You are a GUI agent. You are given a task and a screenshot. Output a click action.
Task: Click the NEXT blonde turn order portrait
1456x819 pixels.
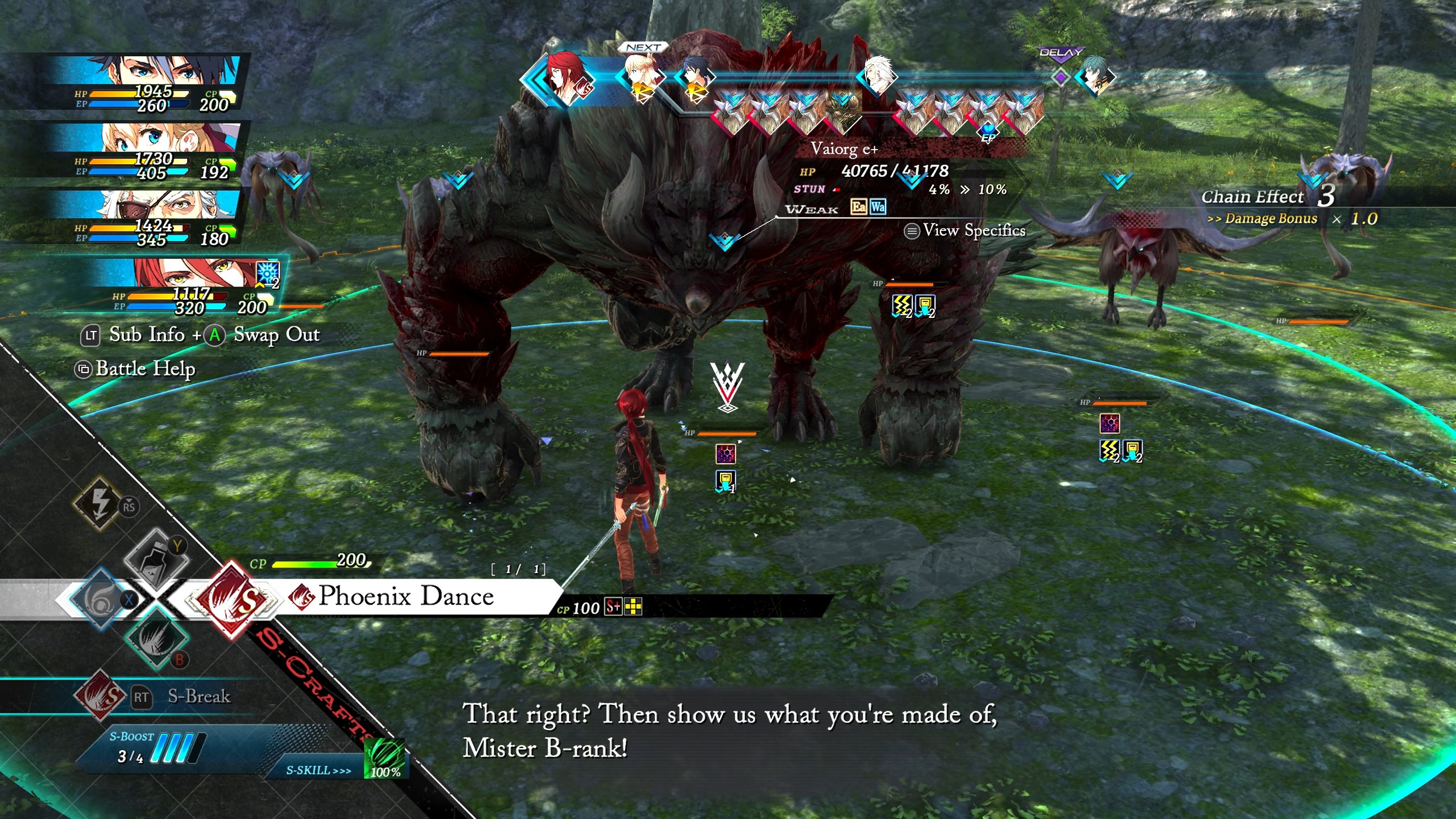click(x=643, y=77)
